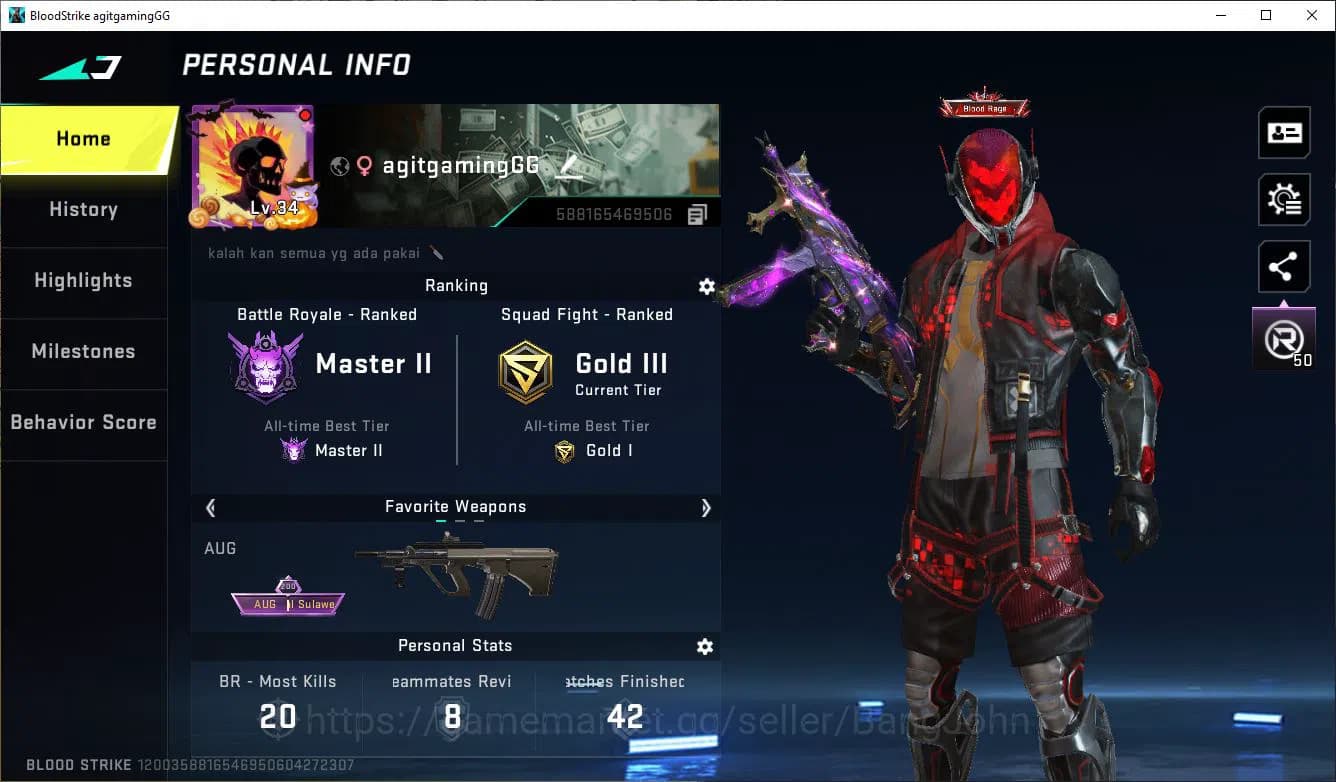Viewport: 1336px width, 782px height.
Task: Switch to the Behavior Score tab
Action: tap(83, 422)
